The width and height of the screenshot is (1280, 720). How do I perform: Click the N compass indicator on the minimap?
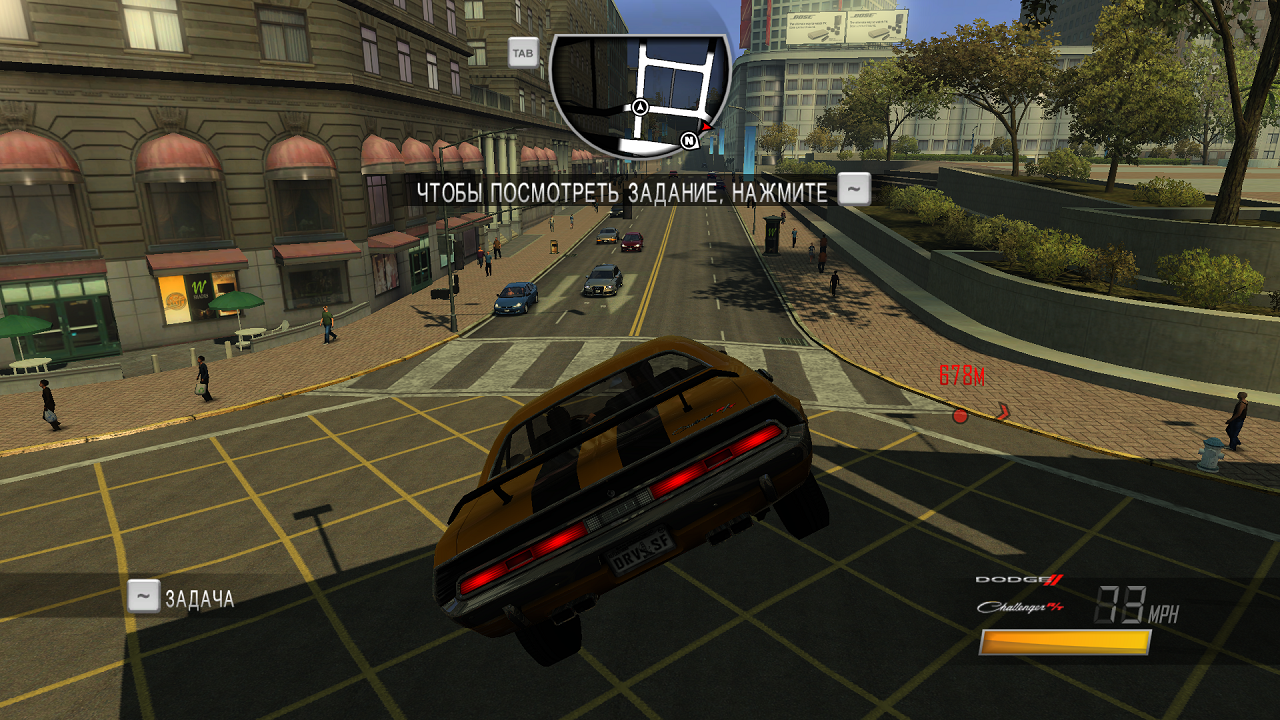[687, 141]
